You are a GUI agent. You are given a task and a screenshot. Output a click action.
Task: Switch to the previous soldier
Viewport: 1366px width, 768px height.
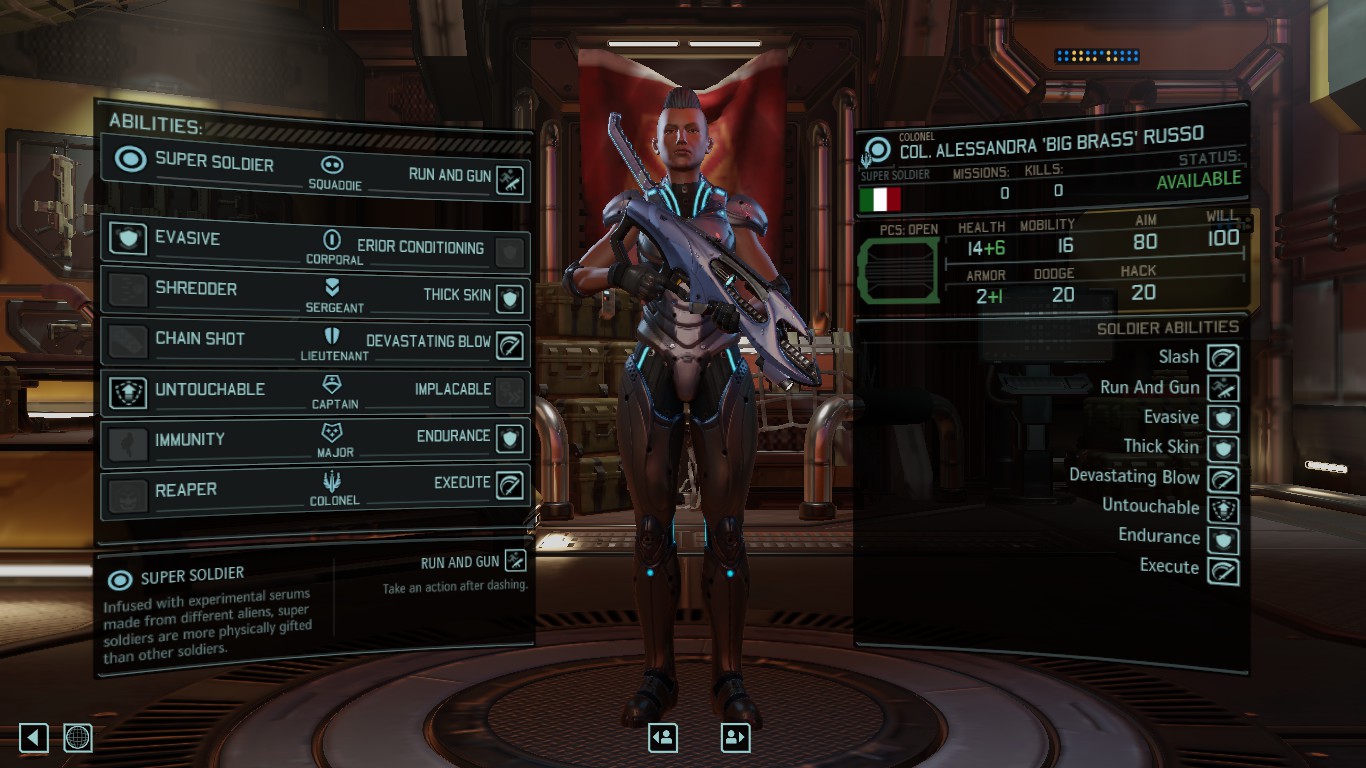[x=663, y=738]
